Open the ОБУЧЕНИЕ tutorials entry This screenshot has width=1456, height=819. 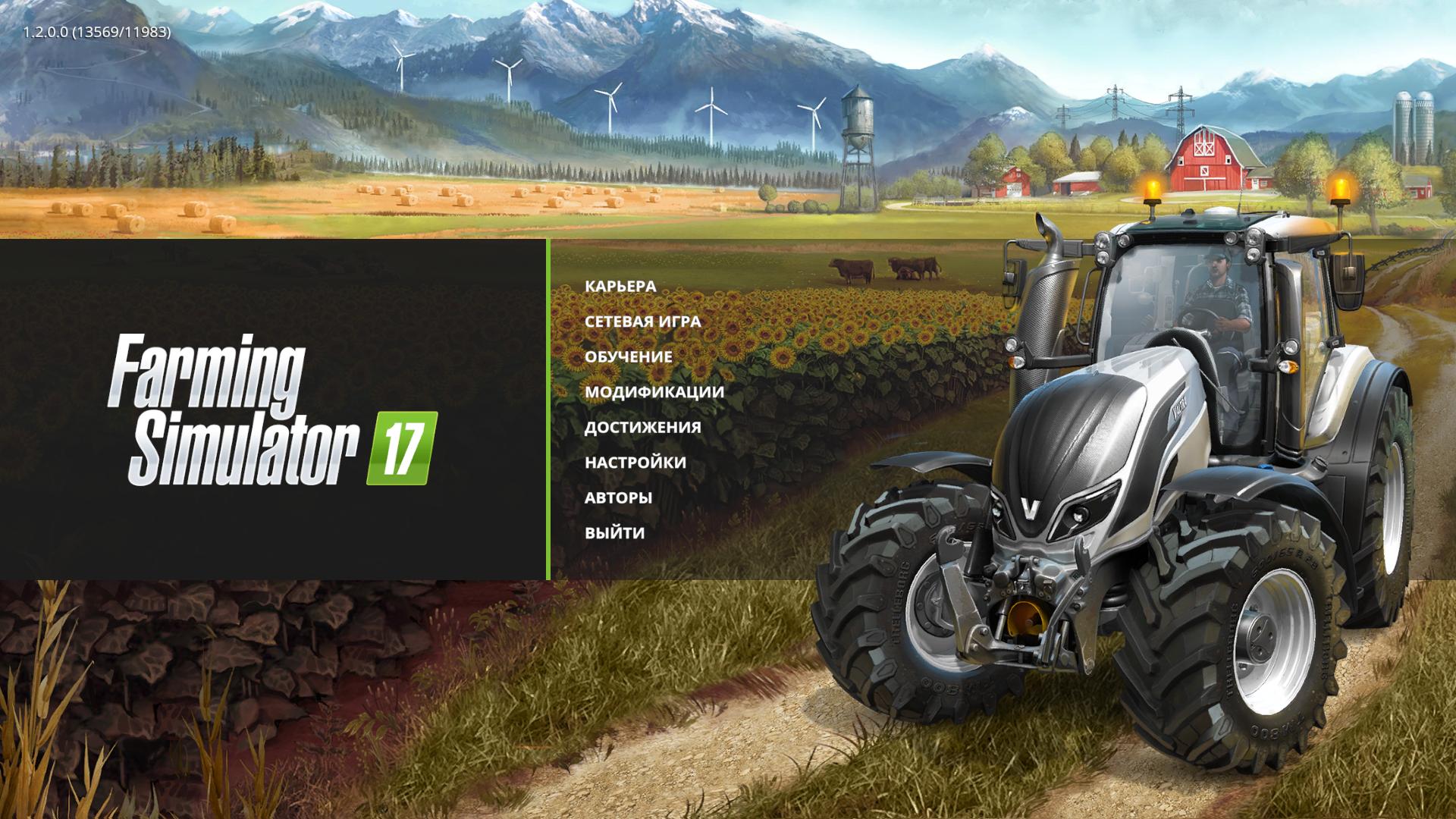point(628,358)
